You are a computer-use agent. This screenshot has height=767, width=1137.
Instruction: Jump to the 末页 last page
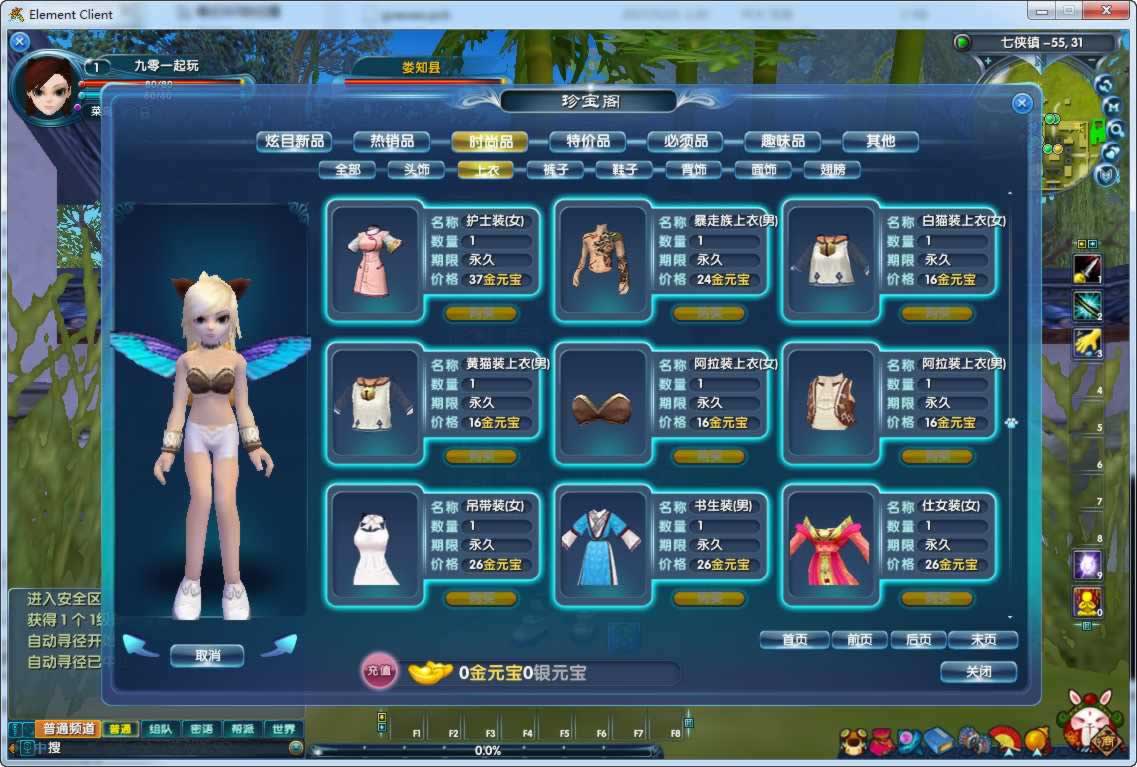(983, 640)
